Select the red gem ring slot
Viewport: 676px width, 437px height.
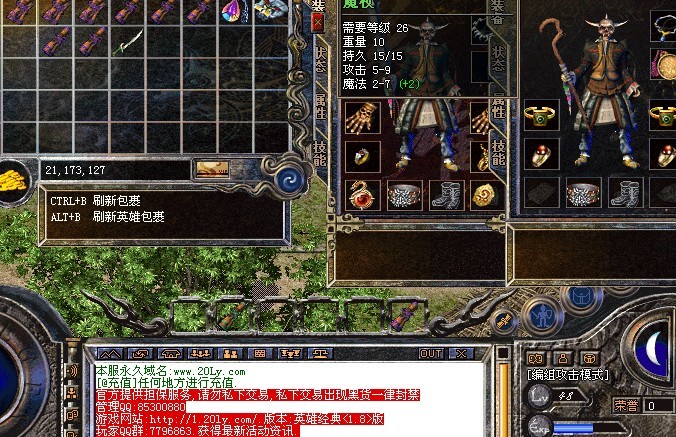541,156
